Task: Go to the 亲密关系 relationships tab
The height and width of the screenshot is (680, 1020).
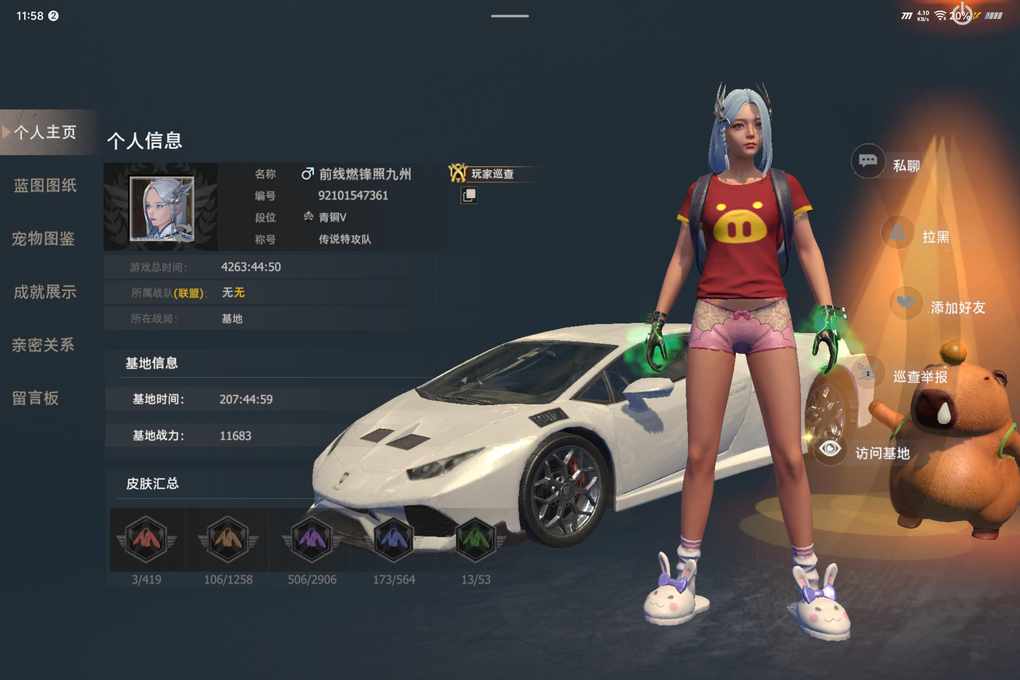Action: pos(43,345)
